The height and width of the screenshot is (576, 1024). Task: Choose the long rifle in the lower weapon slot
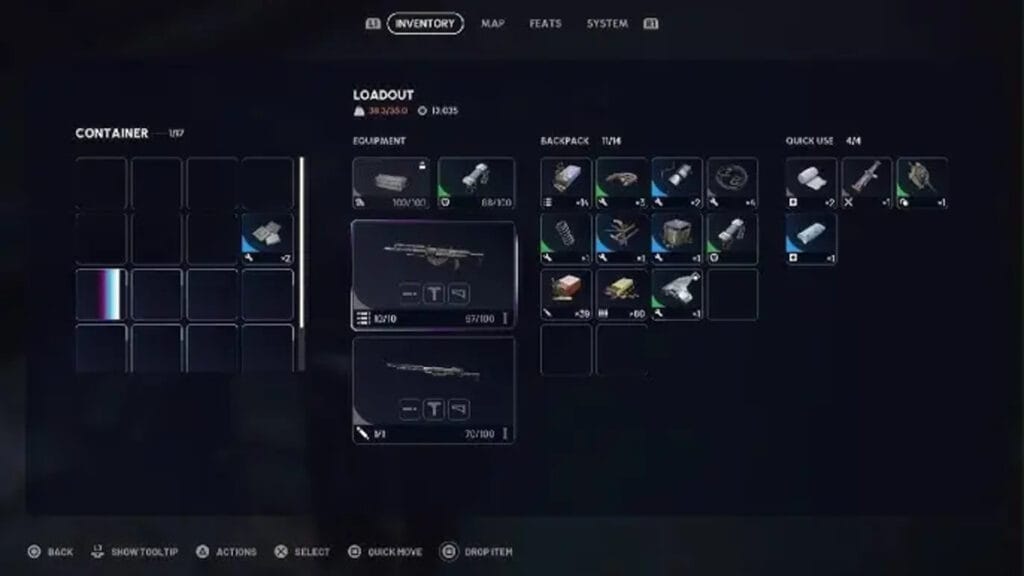click(433, 372)
